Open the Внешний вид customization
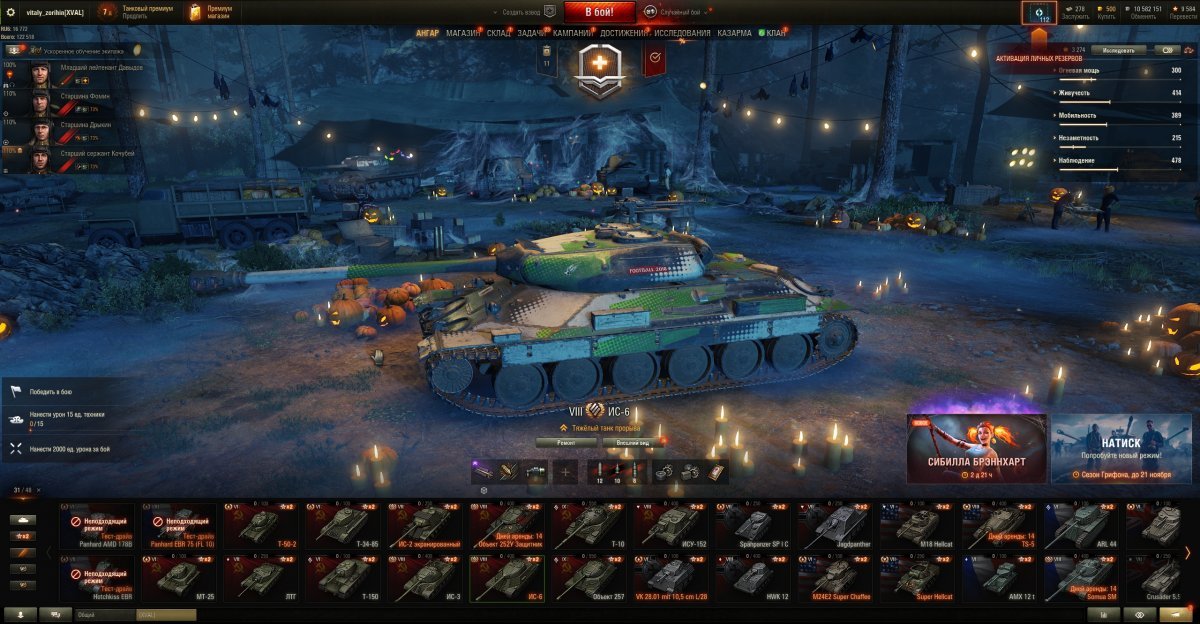 (x=632, y=442)
